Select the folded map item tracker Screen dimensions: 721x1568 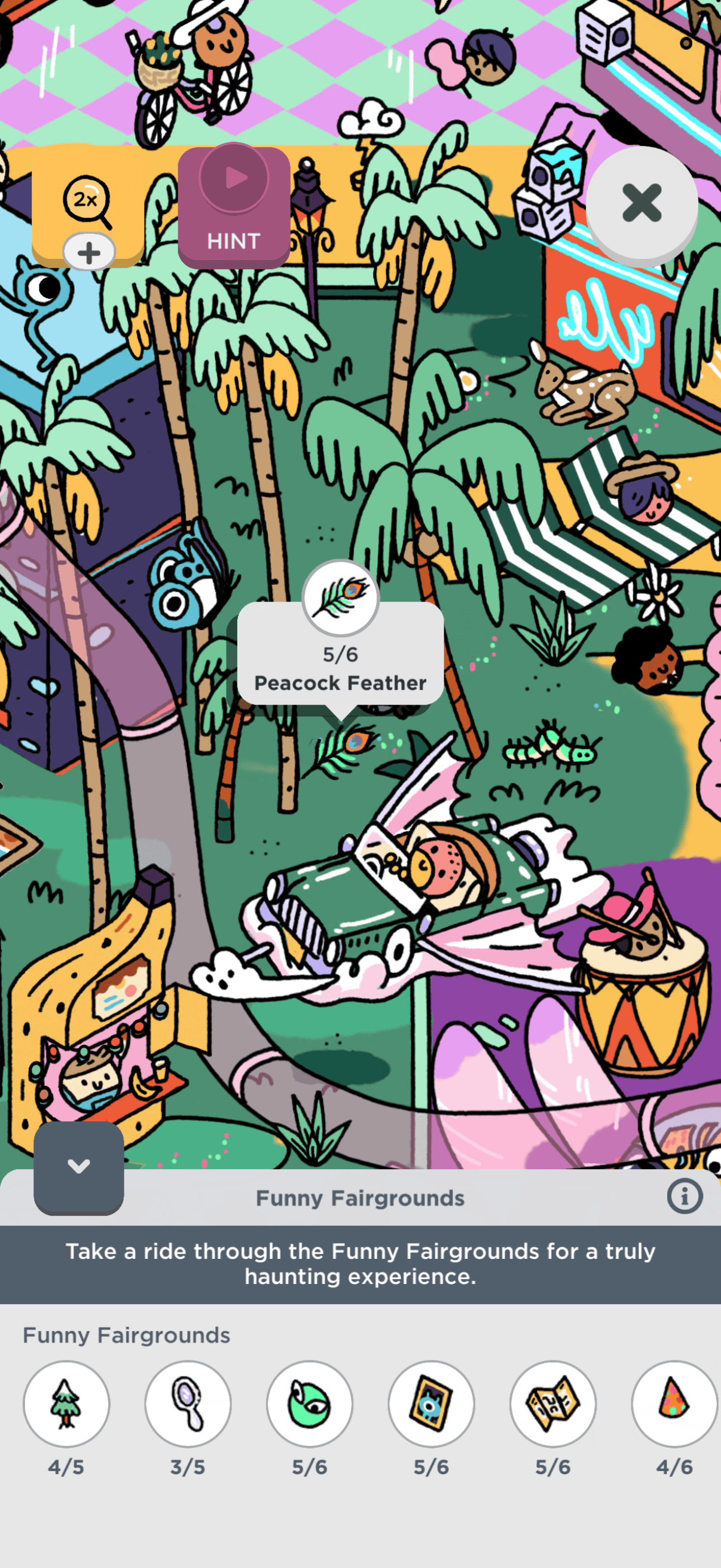click(553, 1404)
